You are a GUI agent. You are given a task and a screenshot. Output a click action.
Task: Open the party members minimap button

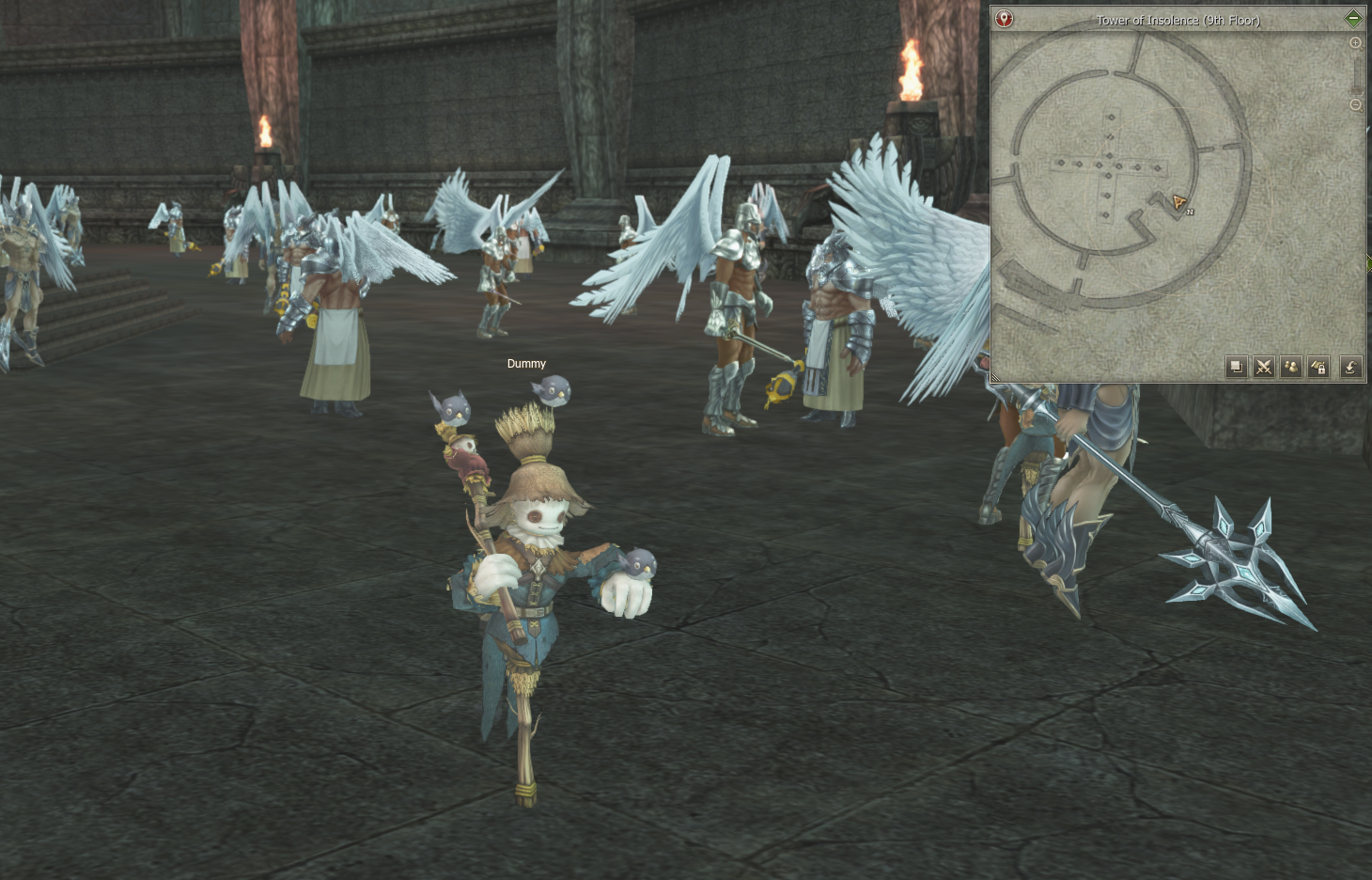pyautogui.click(x=1291, y=367)
